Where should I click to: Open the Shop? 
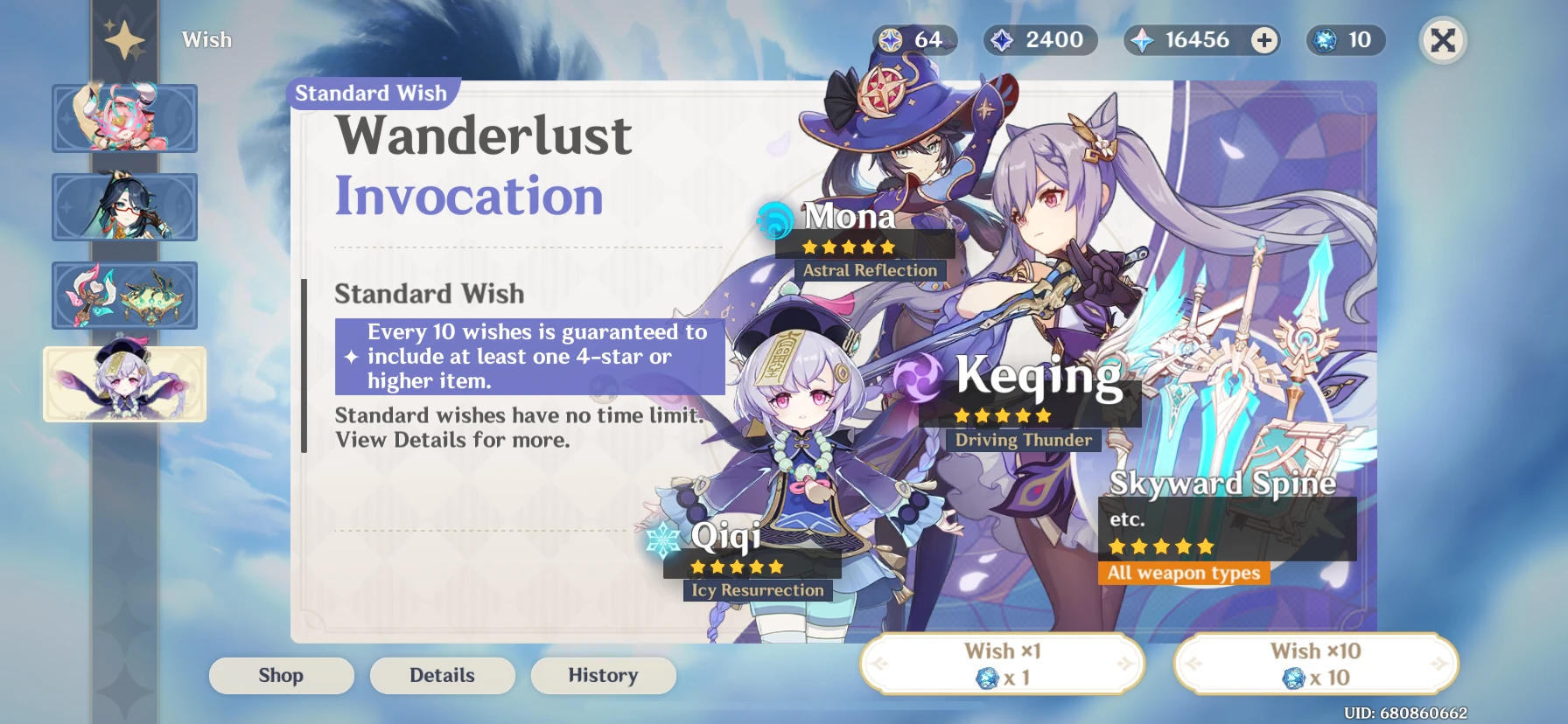pyautogui.click(x=281, y=675)
